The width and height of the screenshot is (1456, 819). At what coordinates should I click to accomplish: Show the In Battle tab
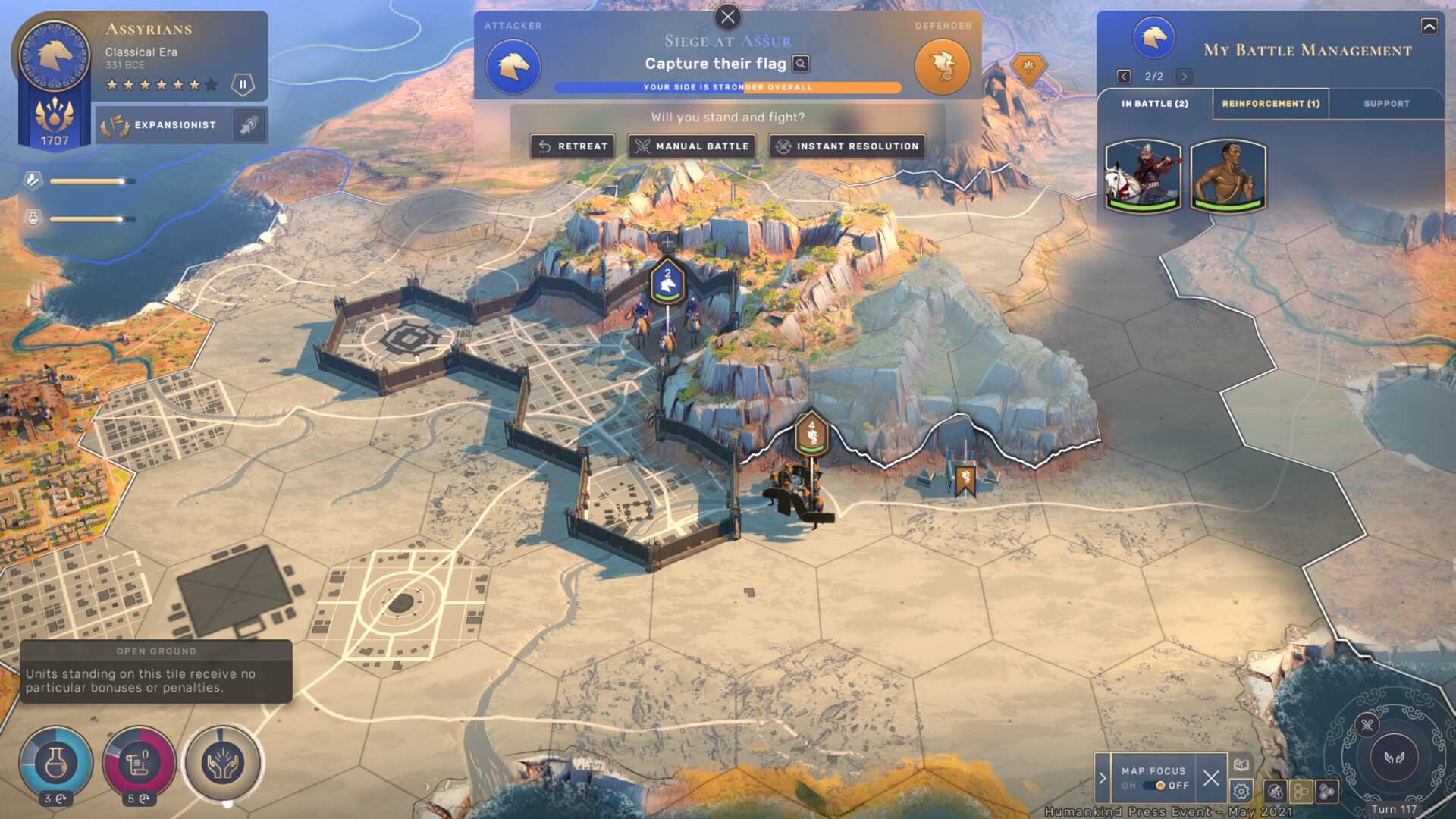[1154, 104]
